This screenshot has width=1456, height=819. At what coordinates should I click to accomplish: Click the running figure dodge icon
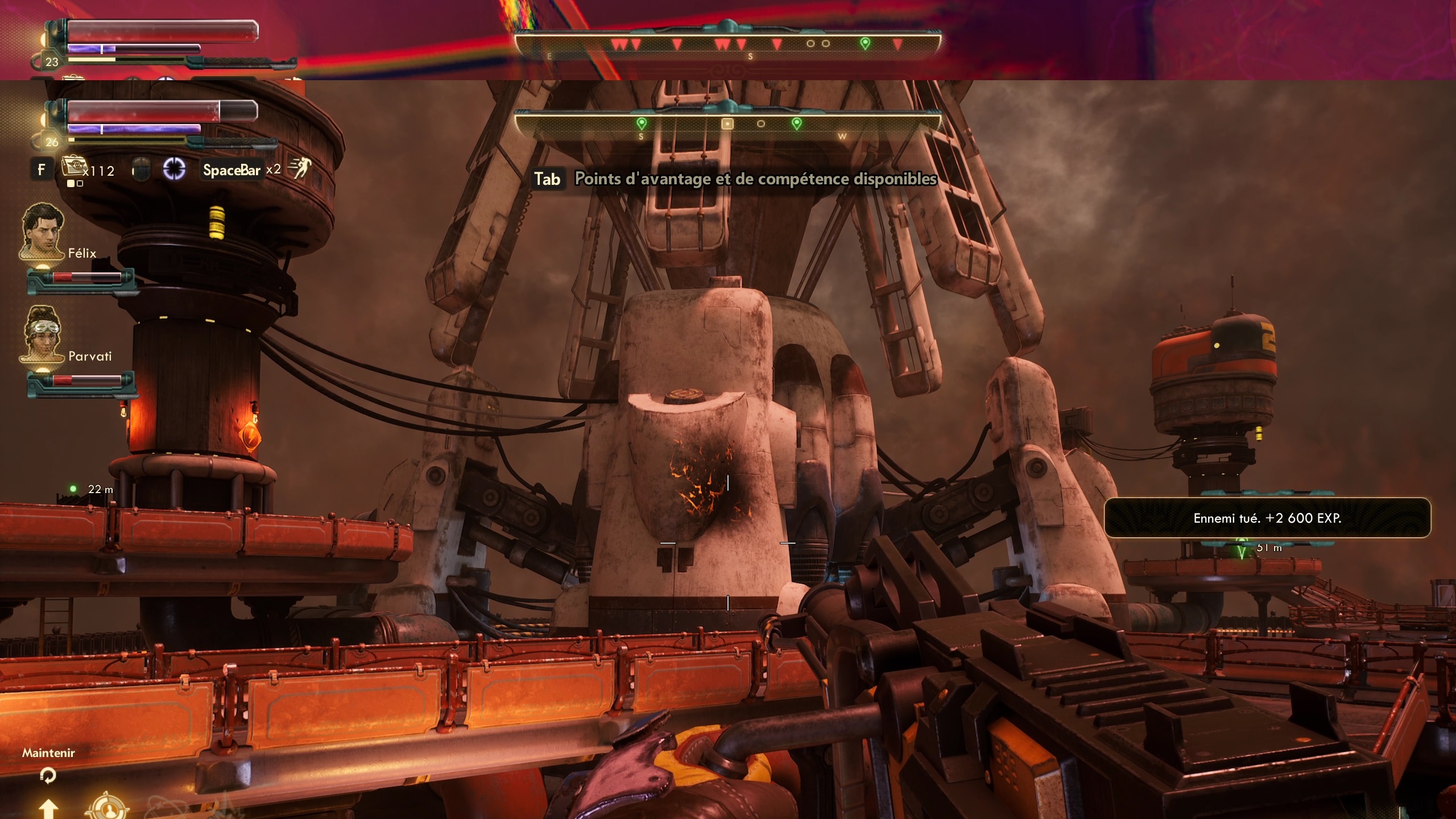pyautogui.click(x=300, y=168)
